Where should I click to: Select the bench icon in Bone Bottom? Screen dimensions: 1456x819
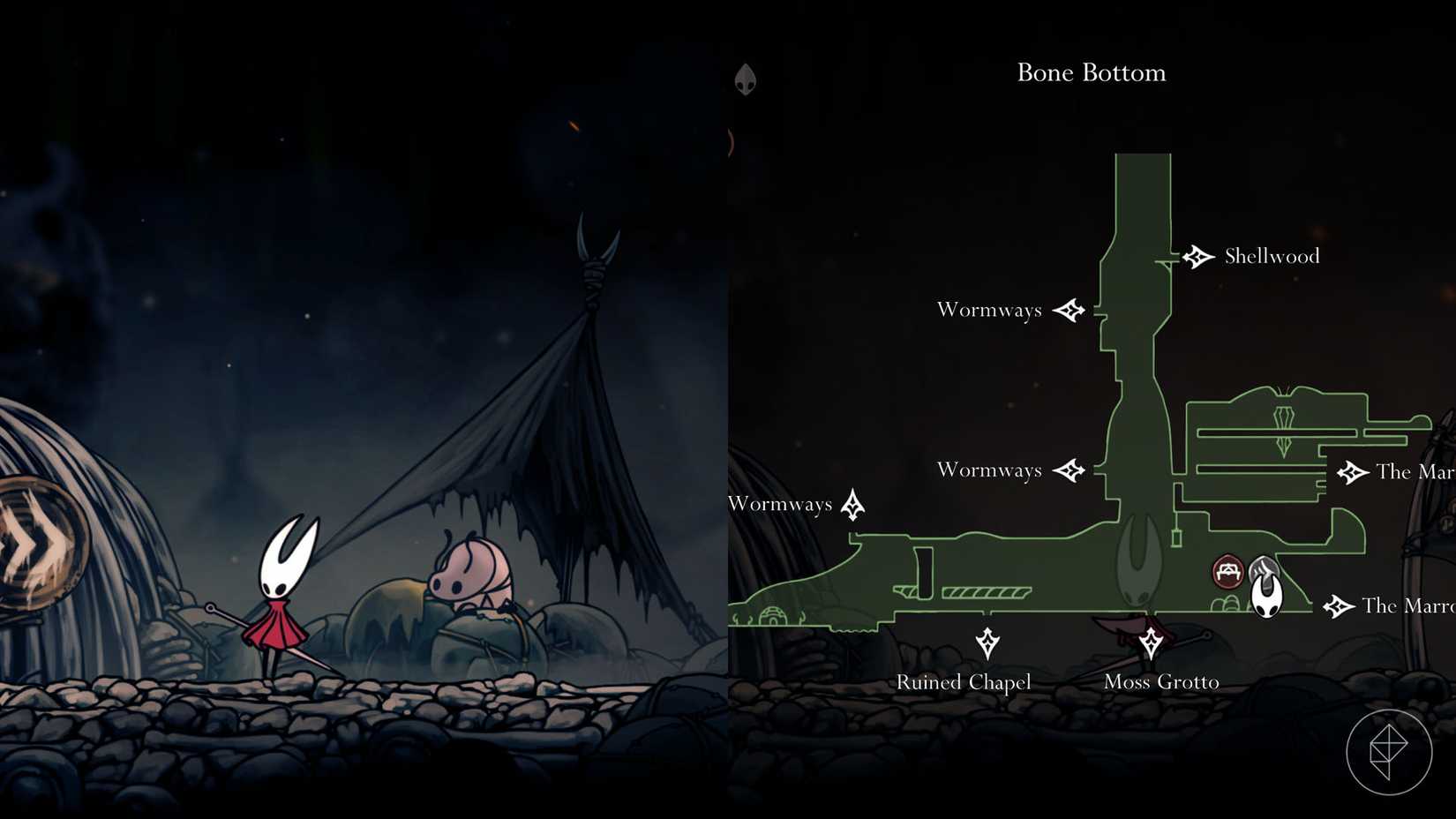pos(1227,571)
